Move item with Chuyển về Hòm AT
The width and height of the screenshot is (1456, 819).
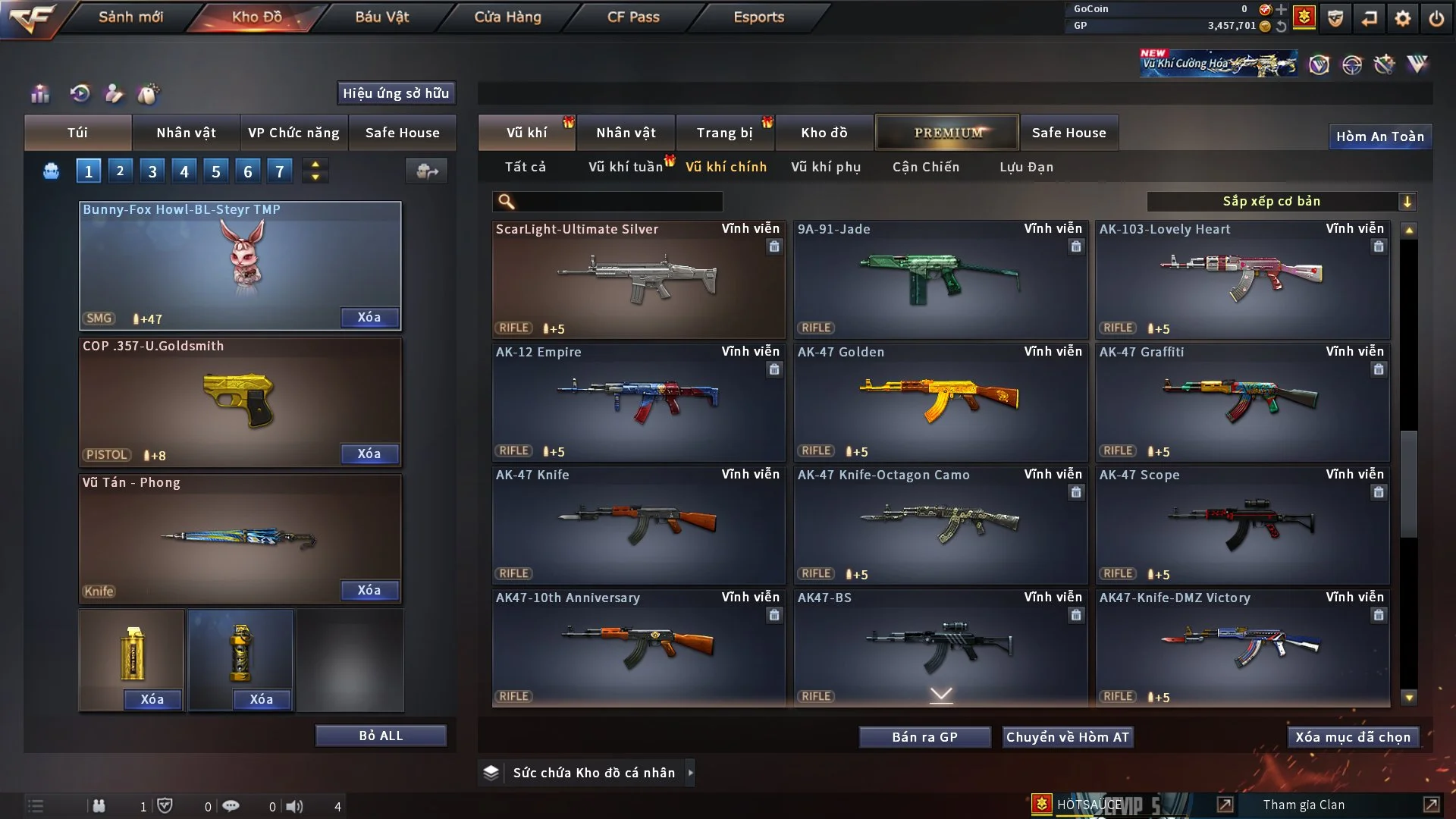[x=1067, y=737]
